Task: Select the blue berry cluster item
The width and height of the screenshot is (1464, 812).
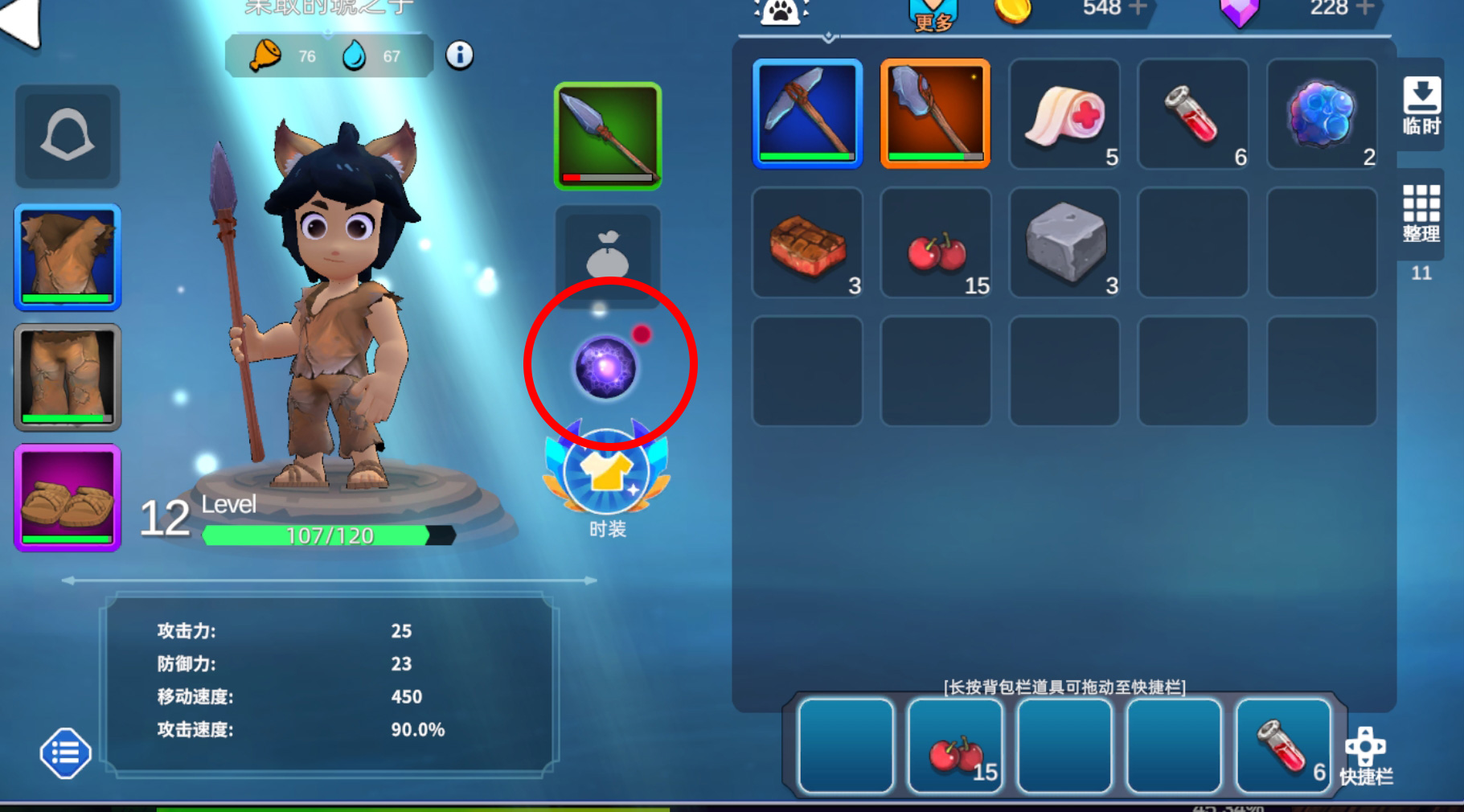Action: pos(1322,113)
